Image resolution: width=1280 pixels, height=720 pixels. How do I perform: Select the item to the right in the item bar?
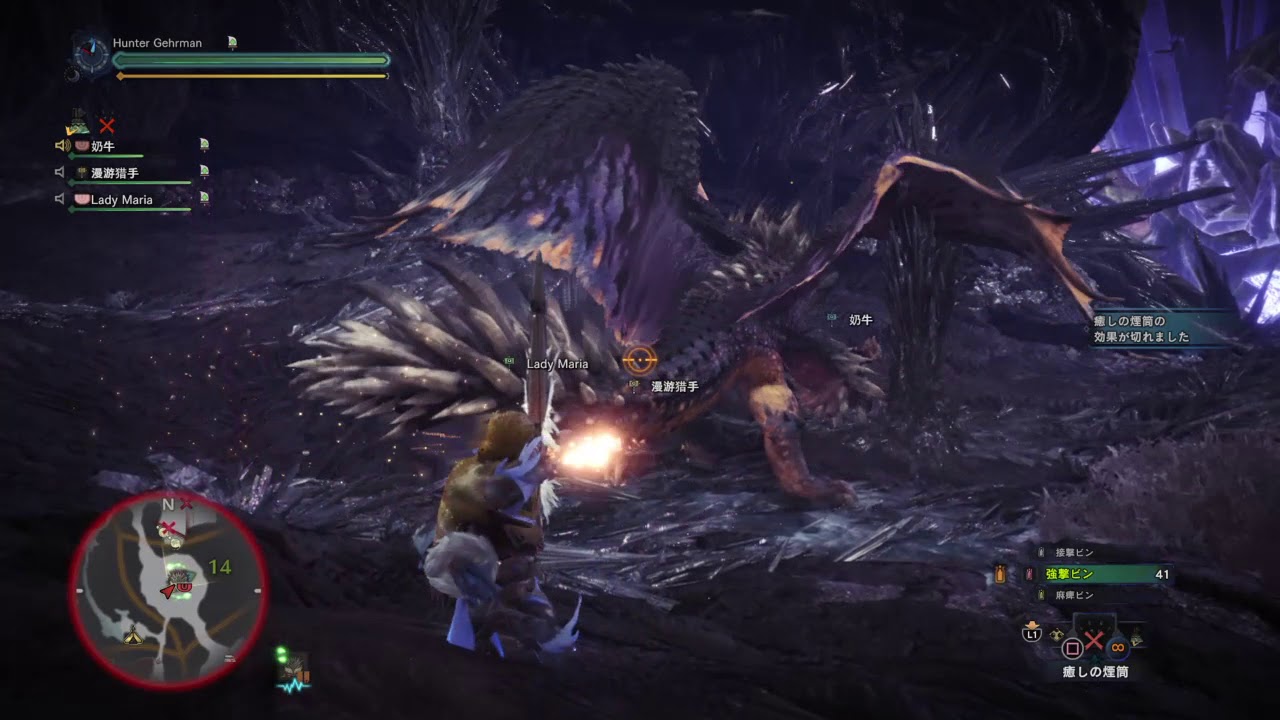(1136, 640)
